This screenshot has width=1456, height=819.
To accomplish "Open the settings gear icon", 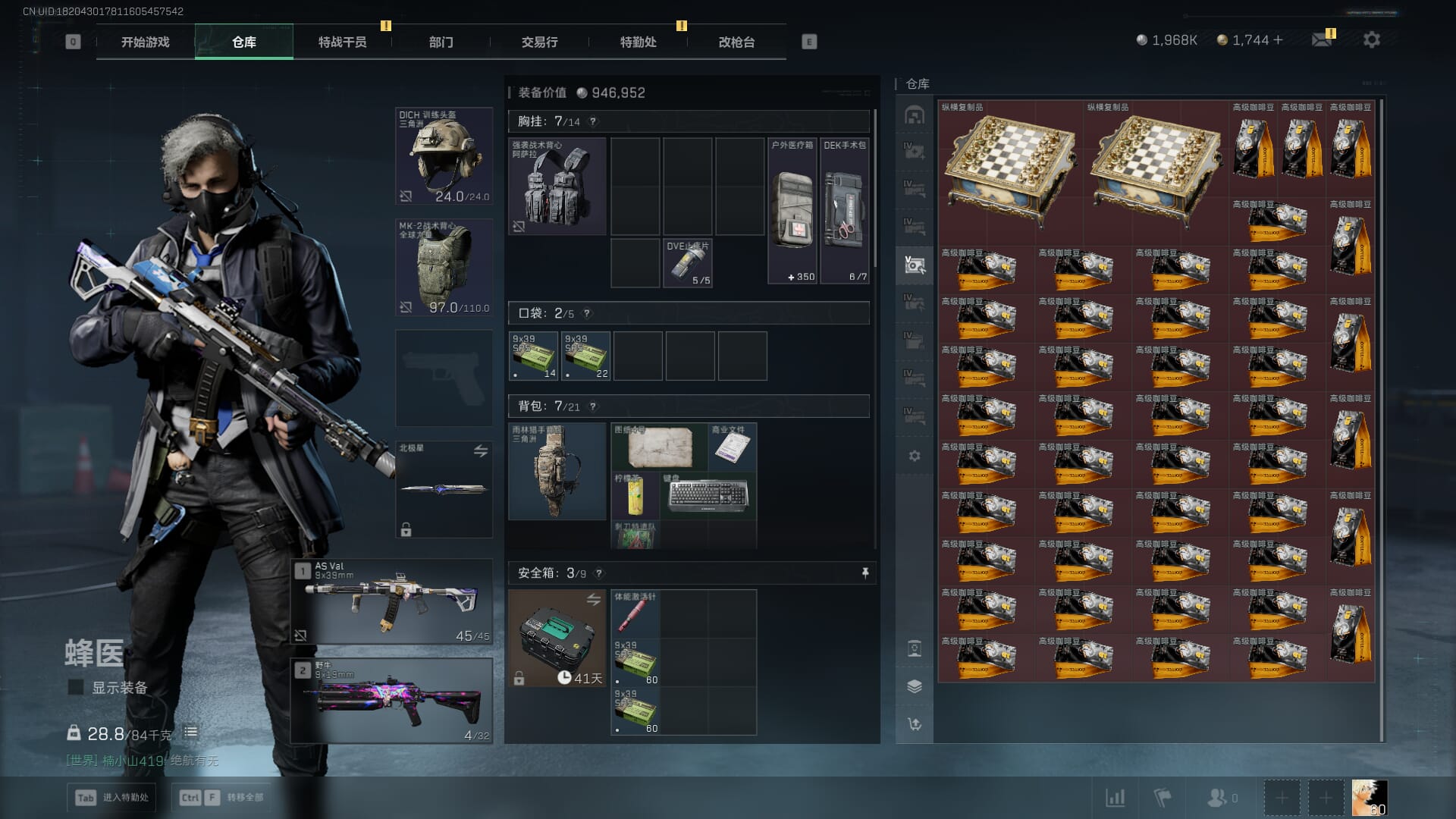I will click(1371, 40).
